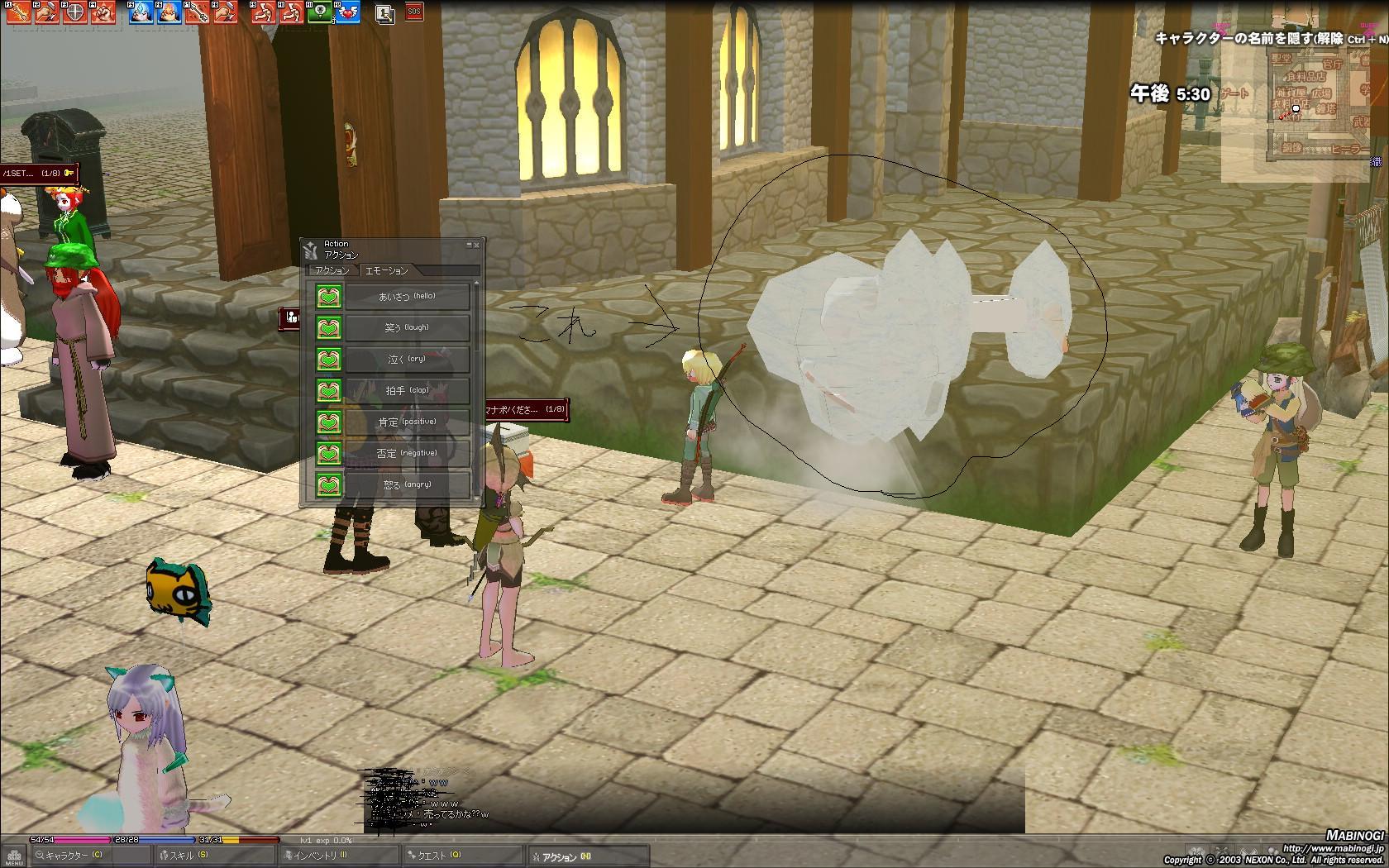Open the MENU button
Screen dimensions: 1389x868
pyautogui.click(x=13, y=856)
